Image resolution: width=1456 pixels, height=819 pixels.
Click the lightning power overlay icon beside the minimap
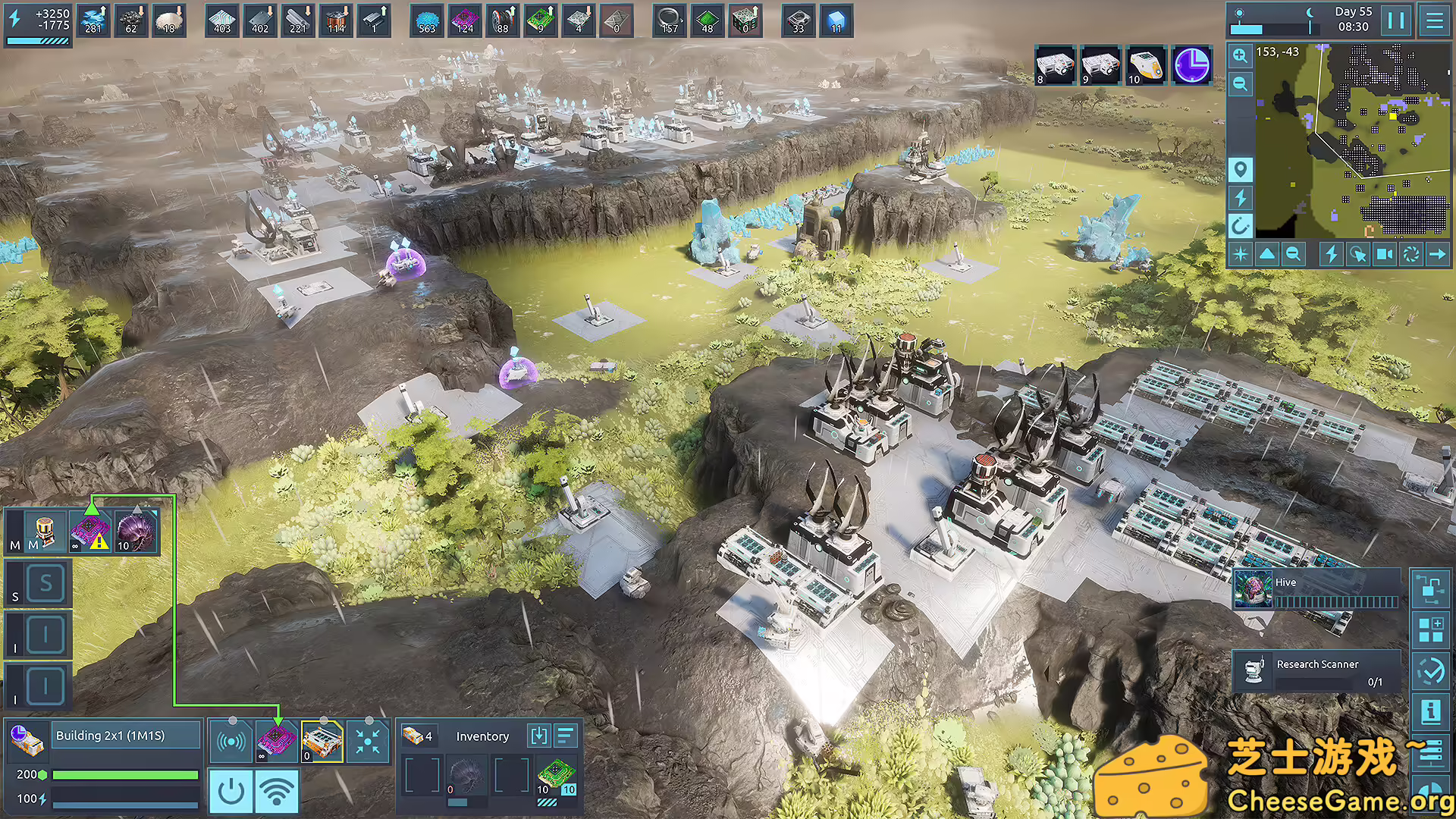pyautogui.click(x=1239, y=197)
